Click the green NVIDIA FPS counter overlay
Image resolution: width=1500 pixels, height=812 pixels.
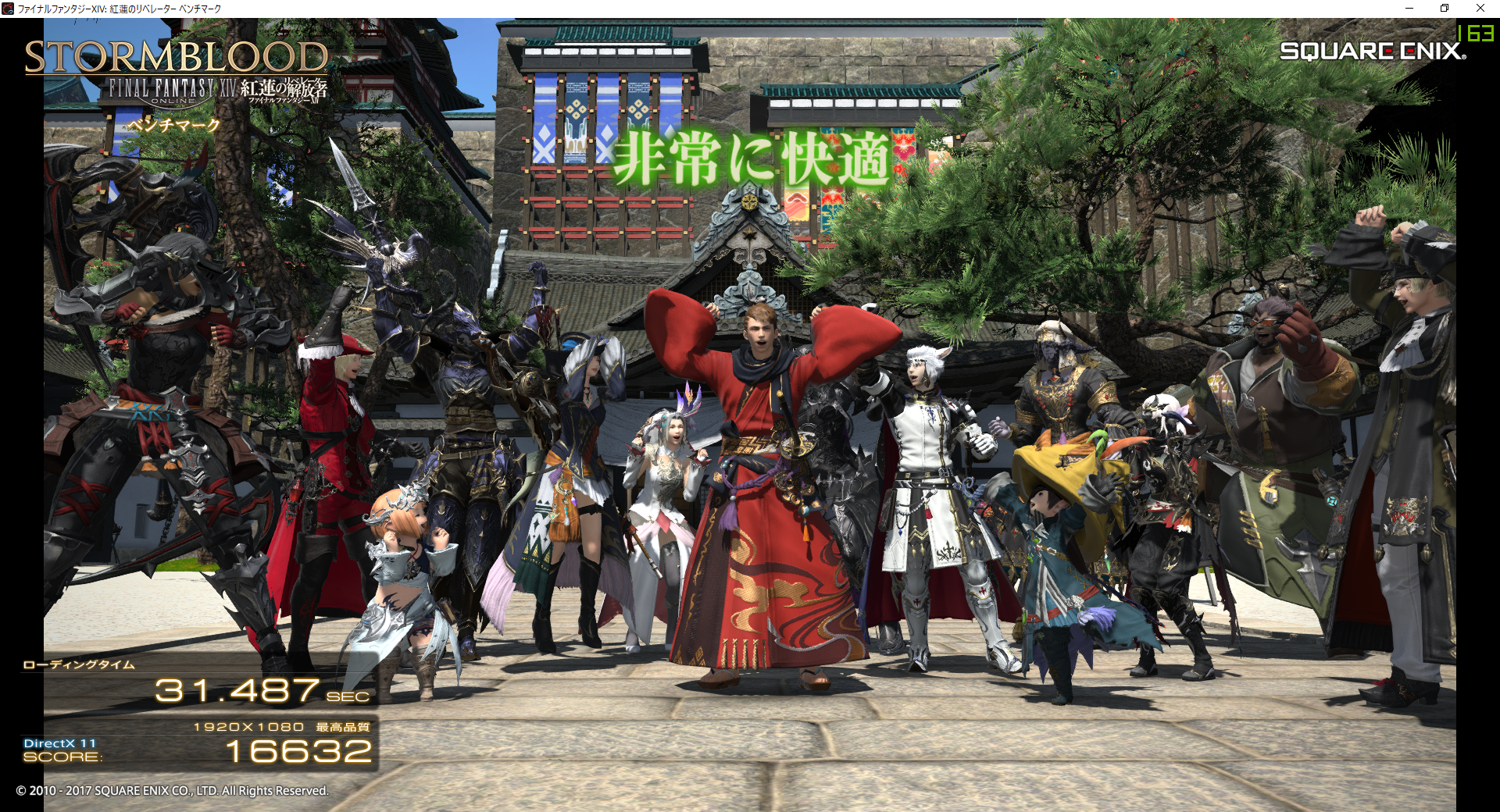click(x=1474, y=34)
